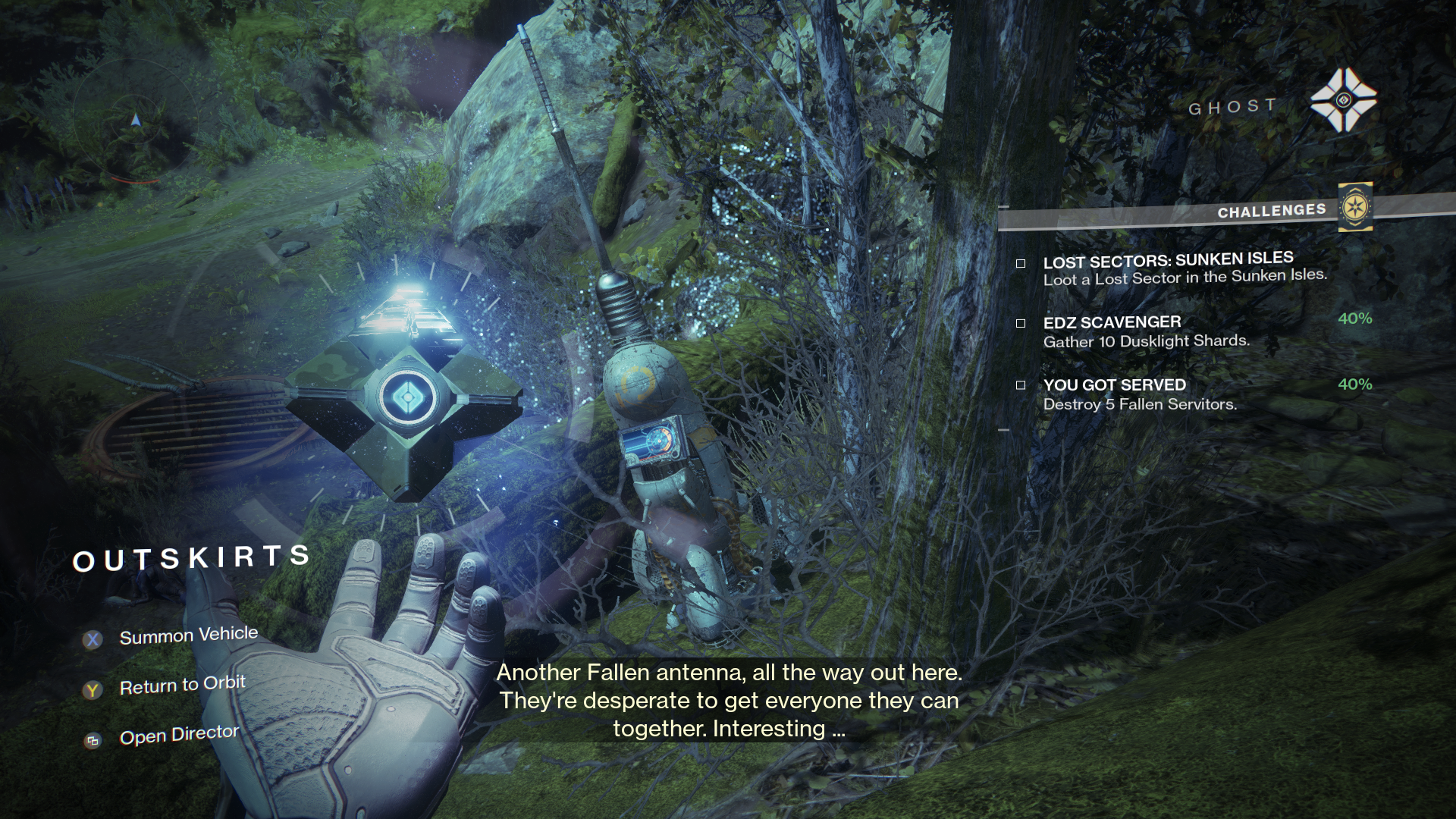The width and height of the screenshot is (1456, 819).
Task: Click the circular radar compass
Action: (x=136, y=121)
